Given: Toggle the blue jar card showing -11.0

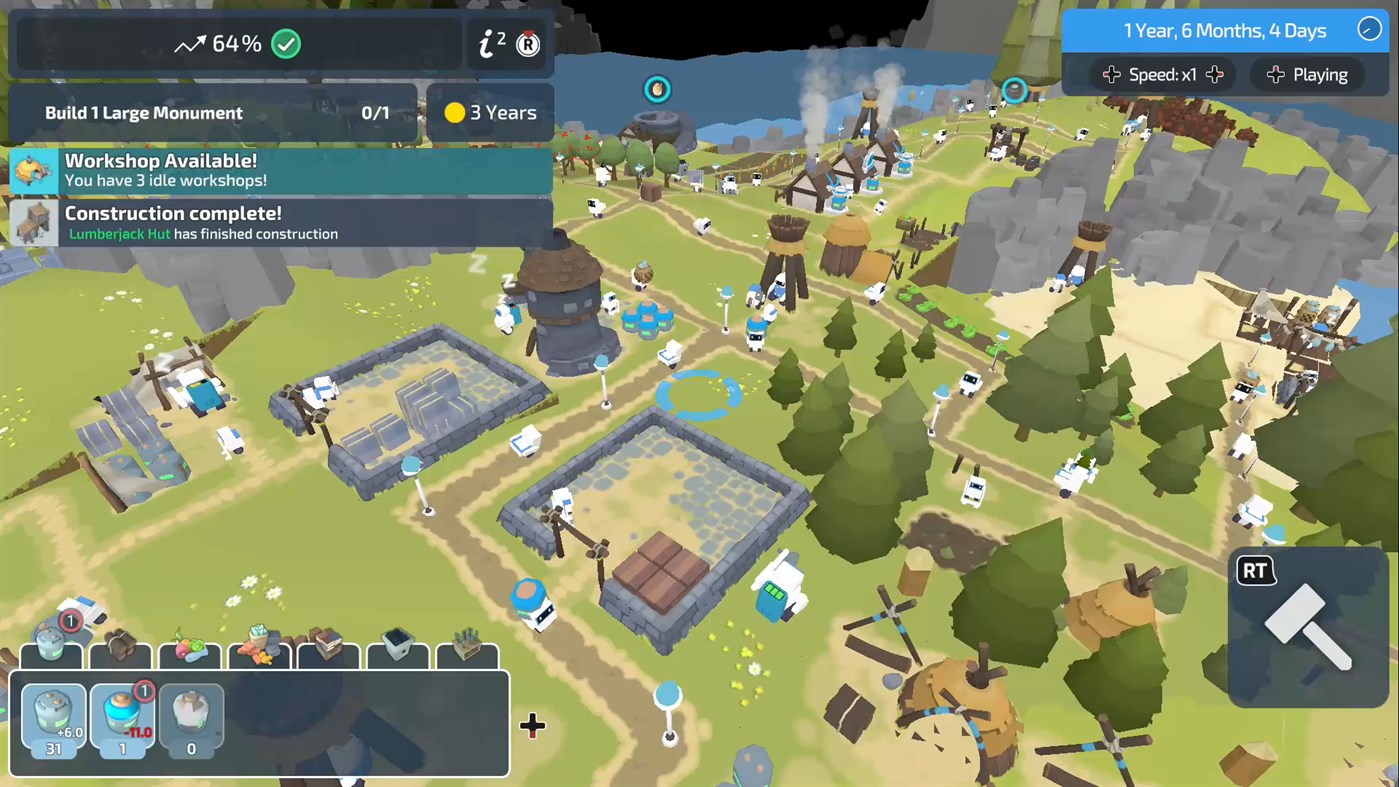Looking at the screenshot, I should [122, 720].
